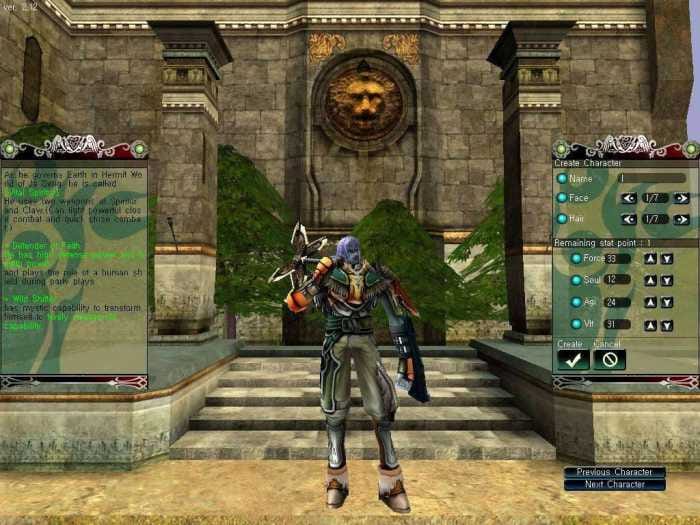The height and width of the screenshot is (525, 700).
Task: Increase the Force stat
Action: [649, 259]
